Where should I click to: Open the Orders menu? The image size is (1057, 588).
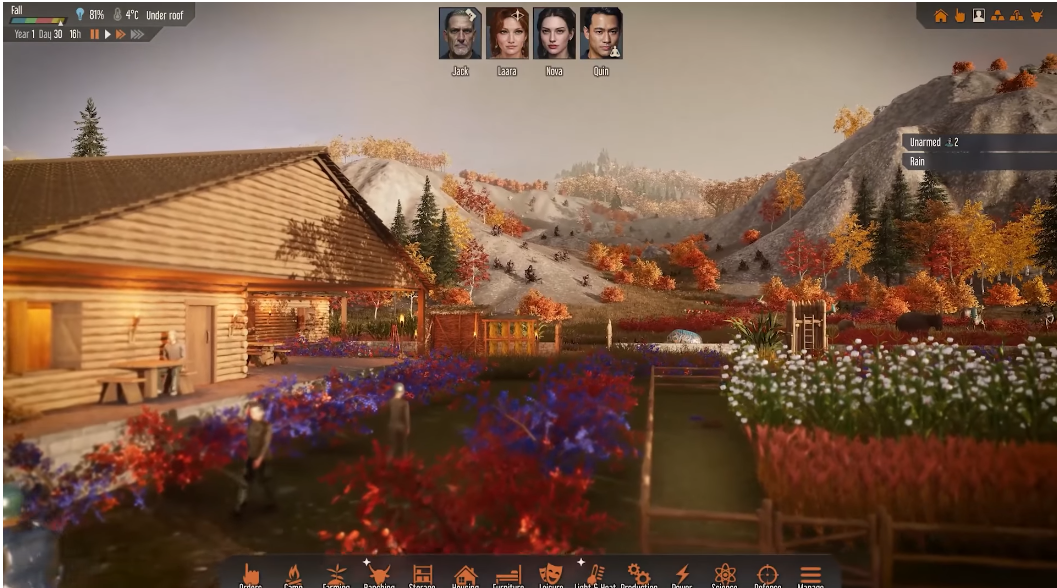pos(251,575)
